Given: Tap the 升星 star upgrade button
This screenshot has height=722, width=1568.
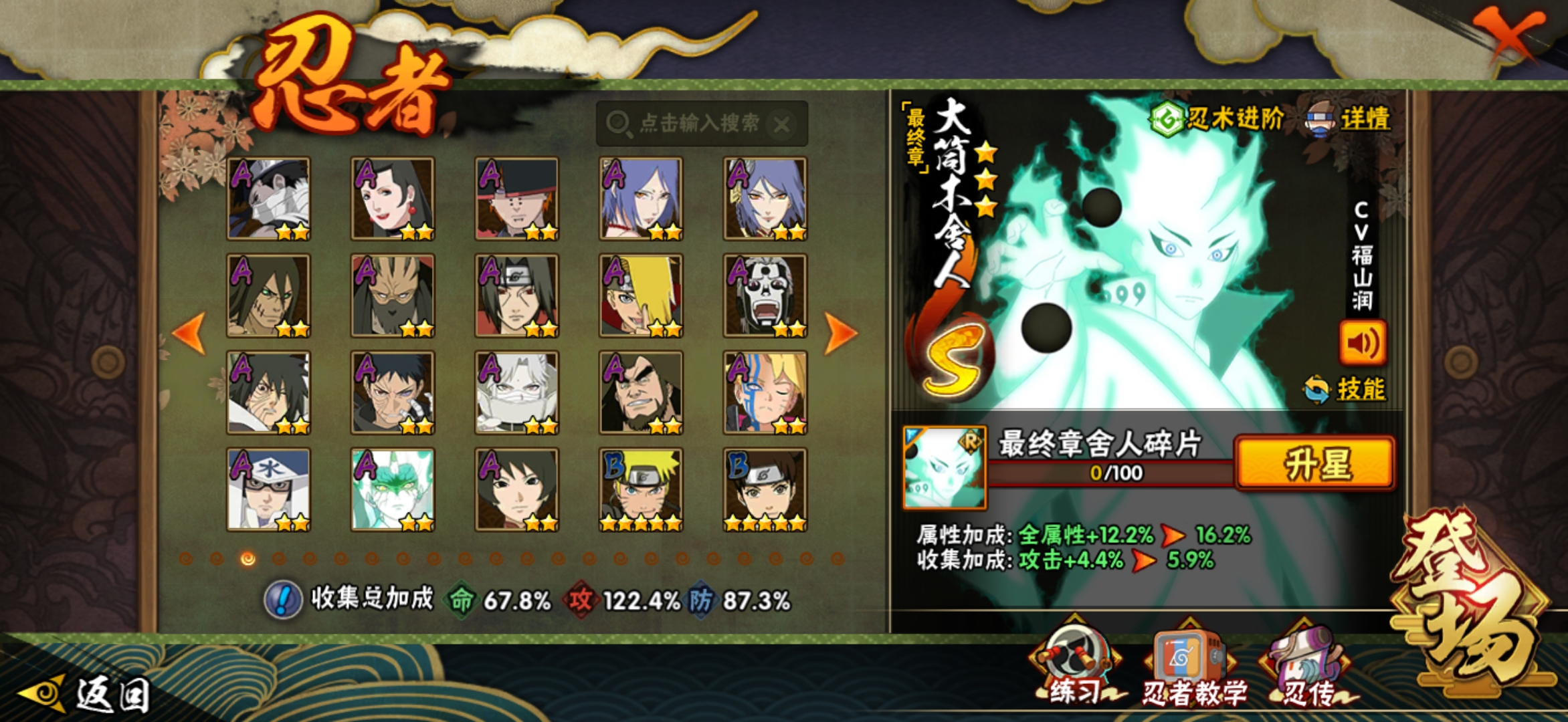Looking at the screenshot, I should pyautogui.click(x=1315, y=463).
